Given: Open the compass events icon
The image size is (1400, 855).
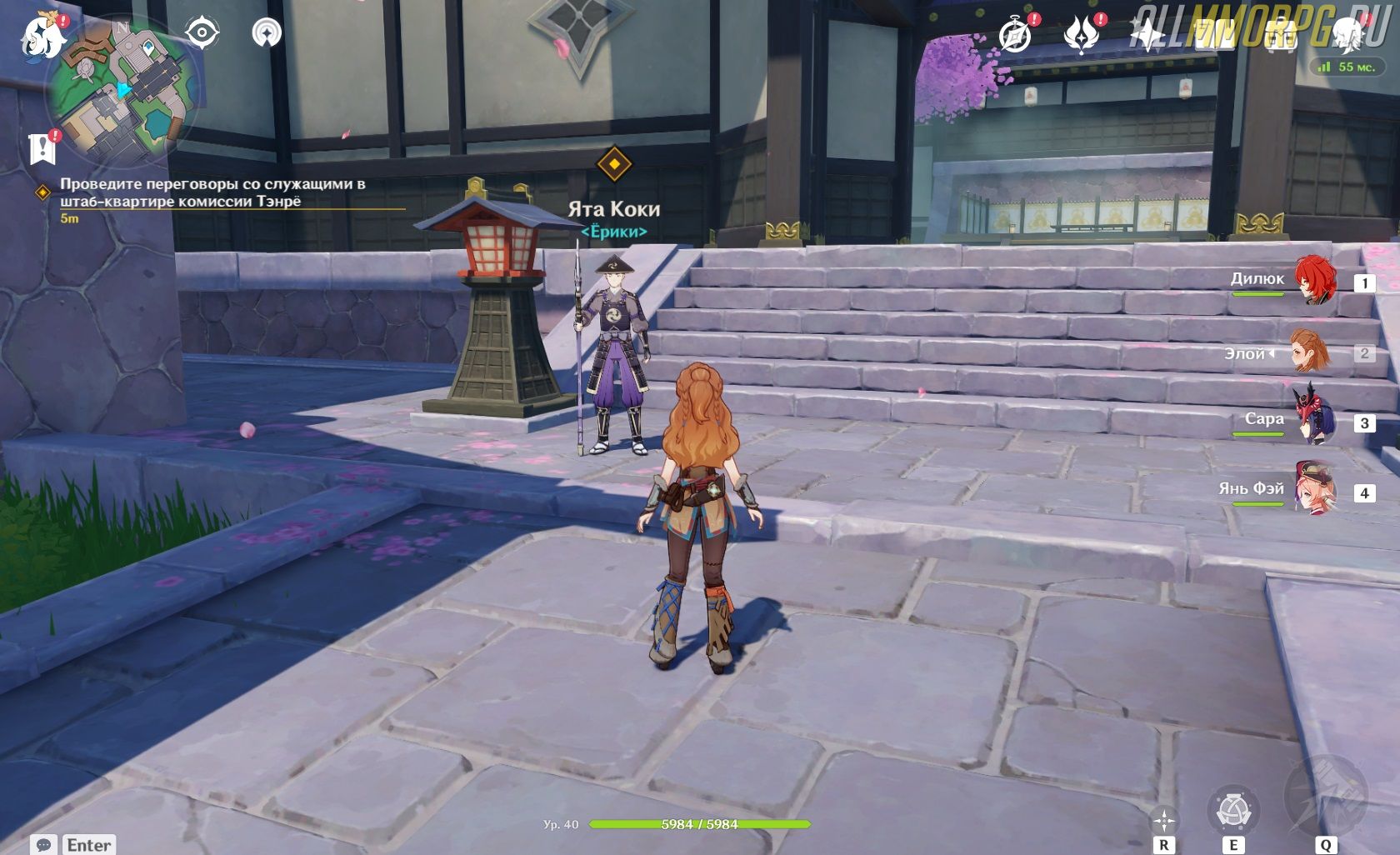Looking at the screenshot, I should tap(1016, 35).
